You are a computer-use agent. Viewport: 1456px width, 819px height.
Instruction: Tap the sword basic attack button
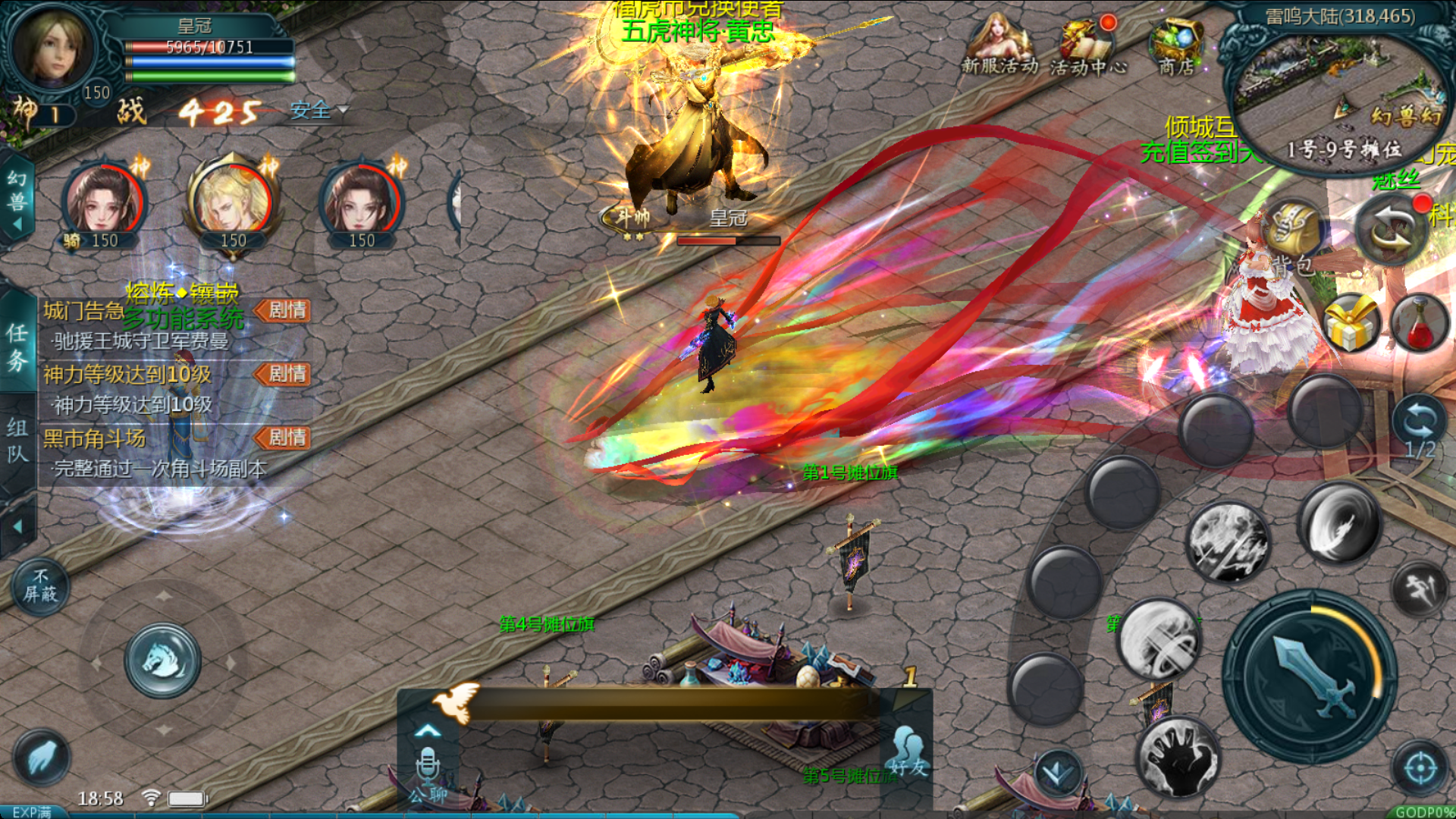(1310, 676)
